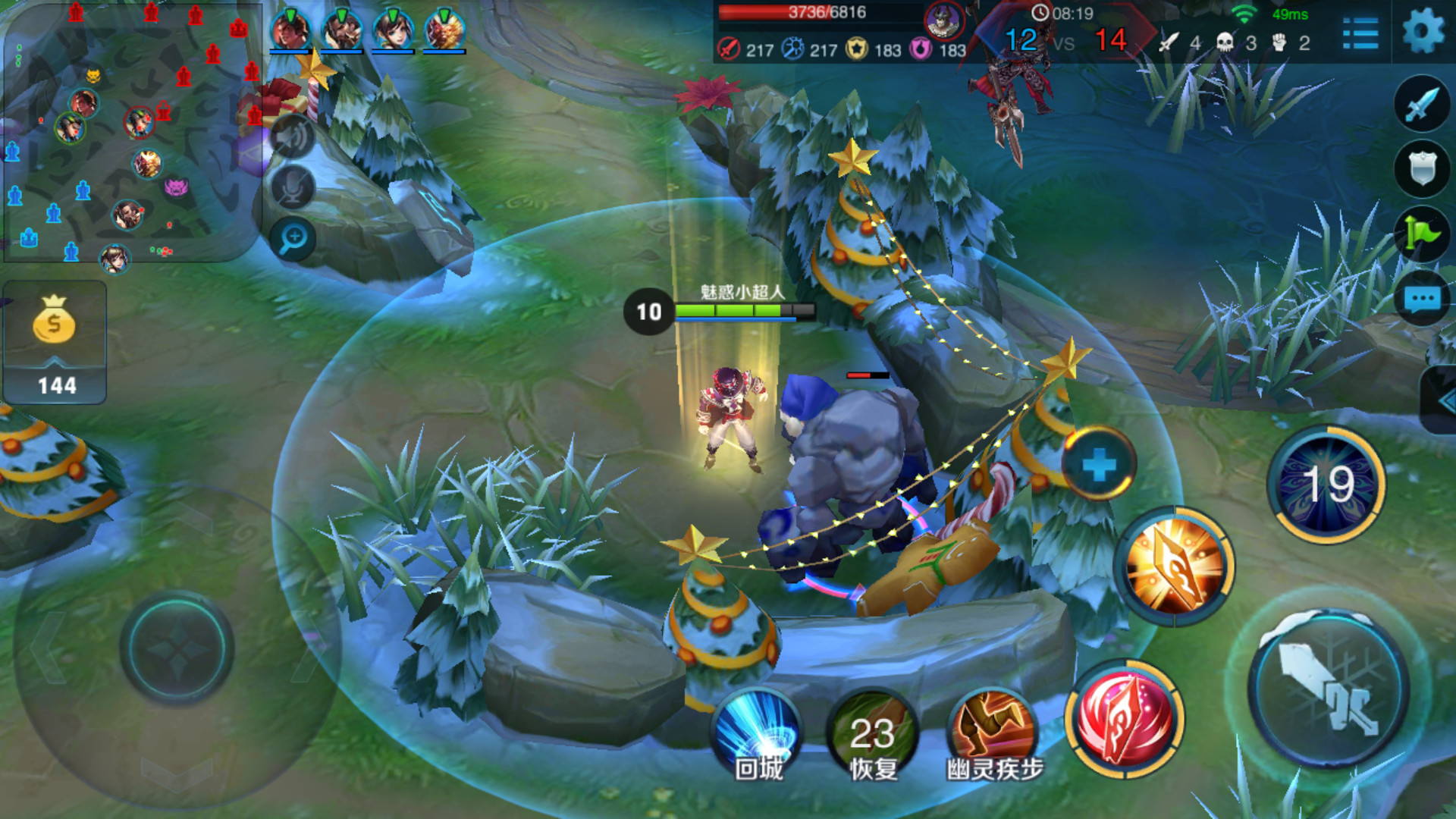Toggle the microphone voice button
1456x819 pixels.
click(x=293, y=187)
